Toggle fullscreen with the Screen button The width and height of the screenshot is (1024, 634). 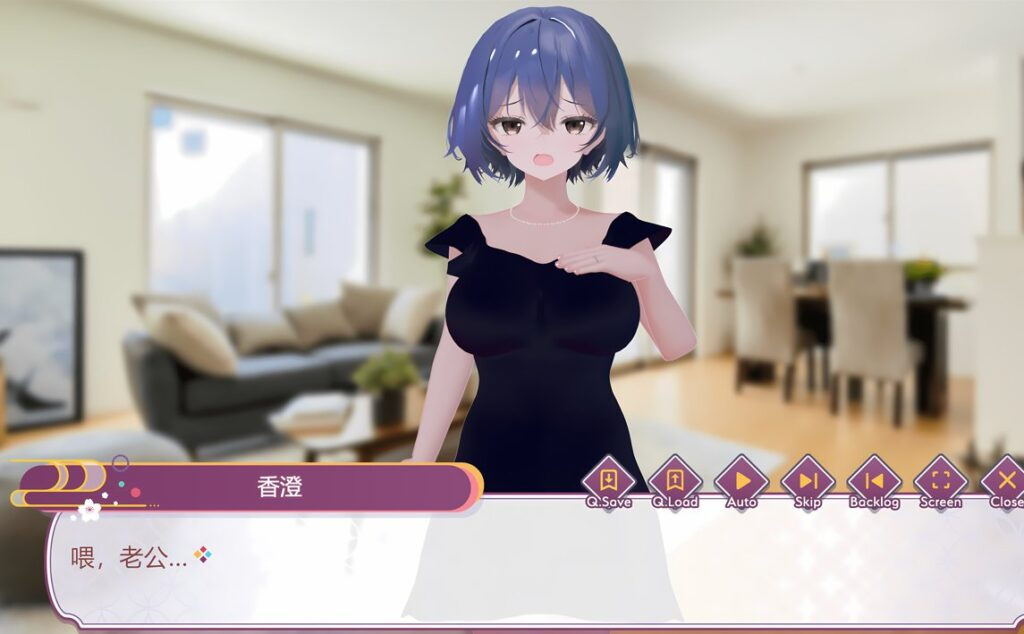point(940,481)
